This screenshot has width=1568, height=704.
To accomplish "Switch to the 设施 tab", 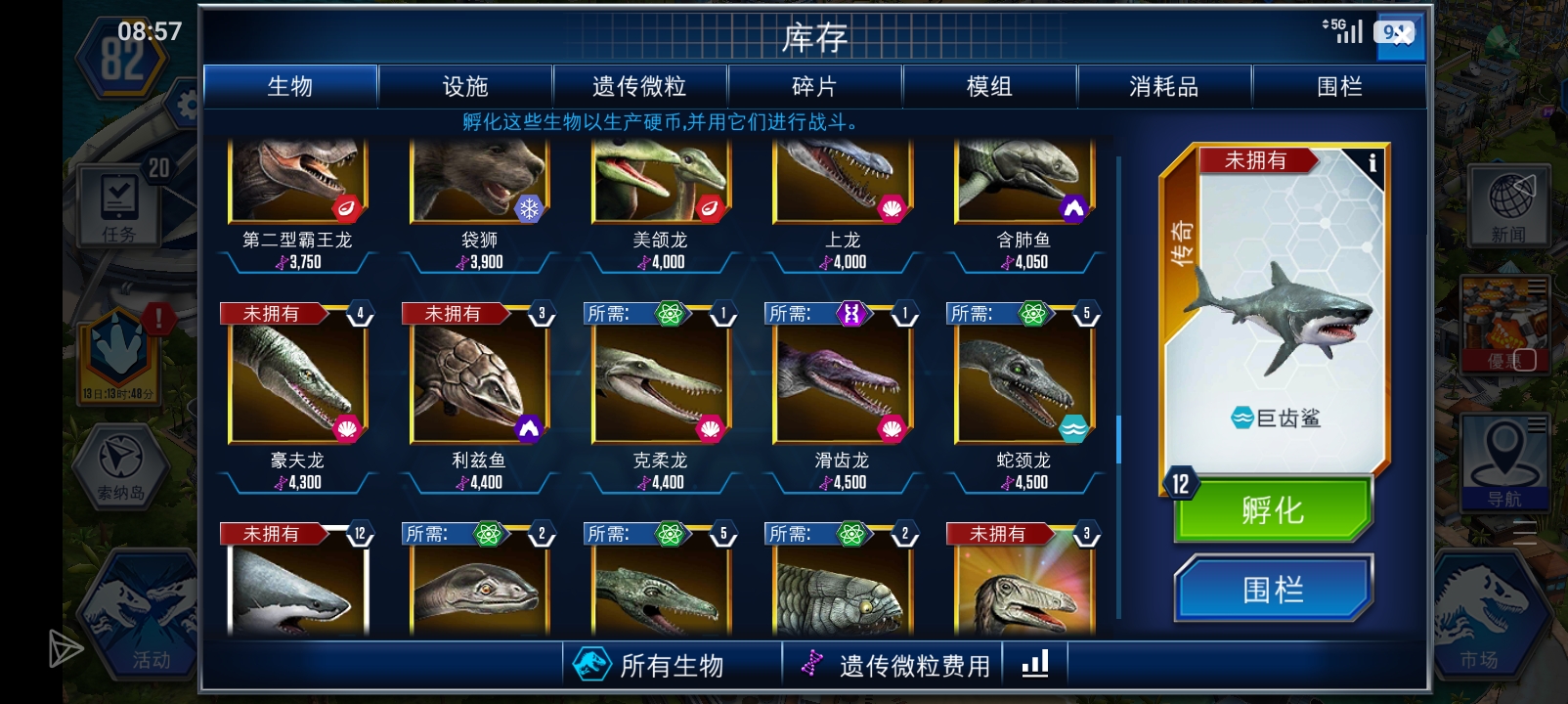I will click(464, 86).
